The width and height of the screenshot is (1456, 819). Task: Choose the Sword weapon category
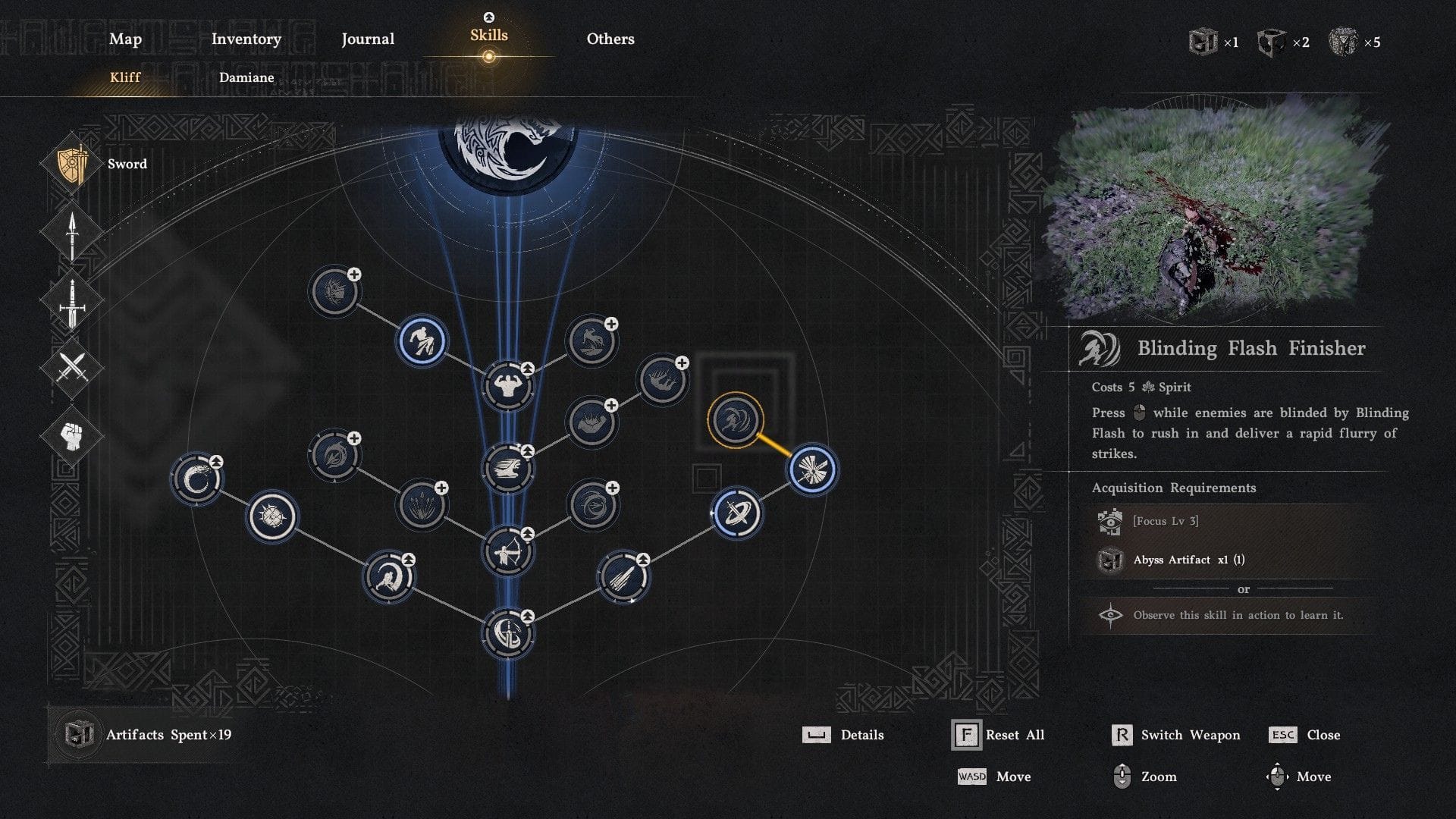[x=73, y=165]
